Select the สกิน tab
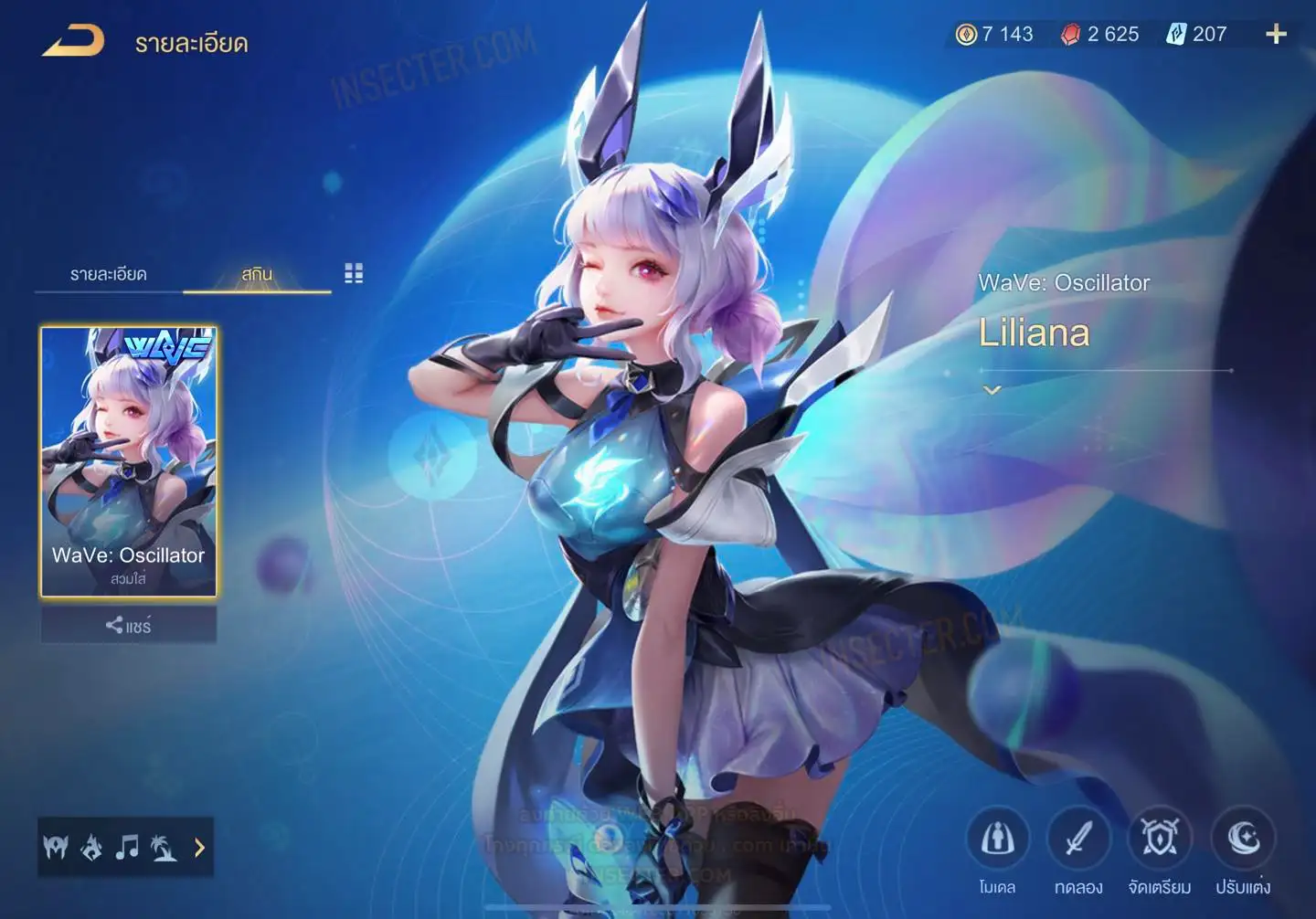 pos(257,274)
